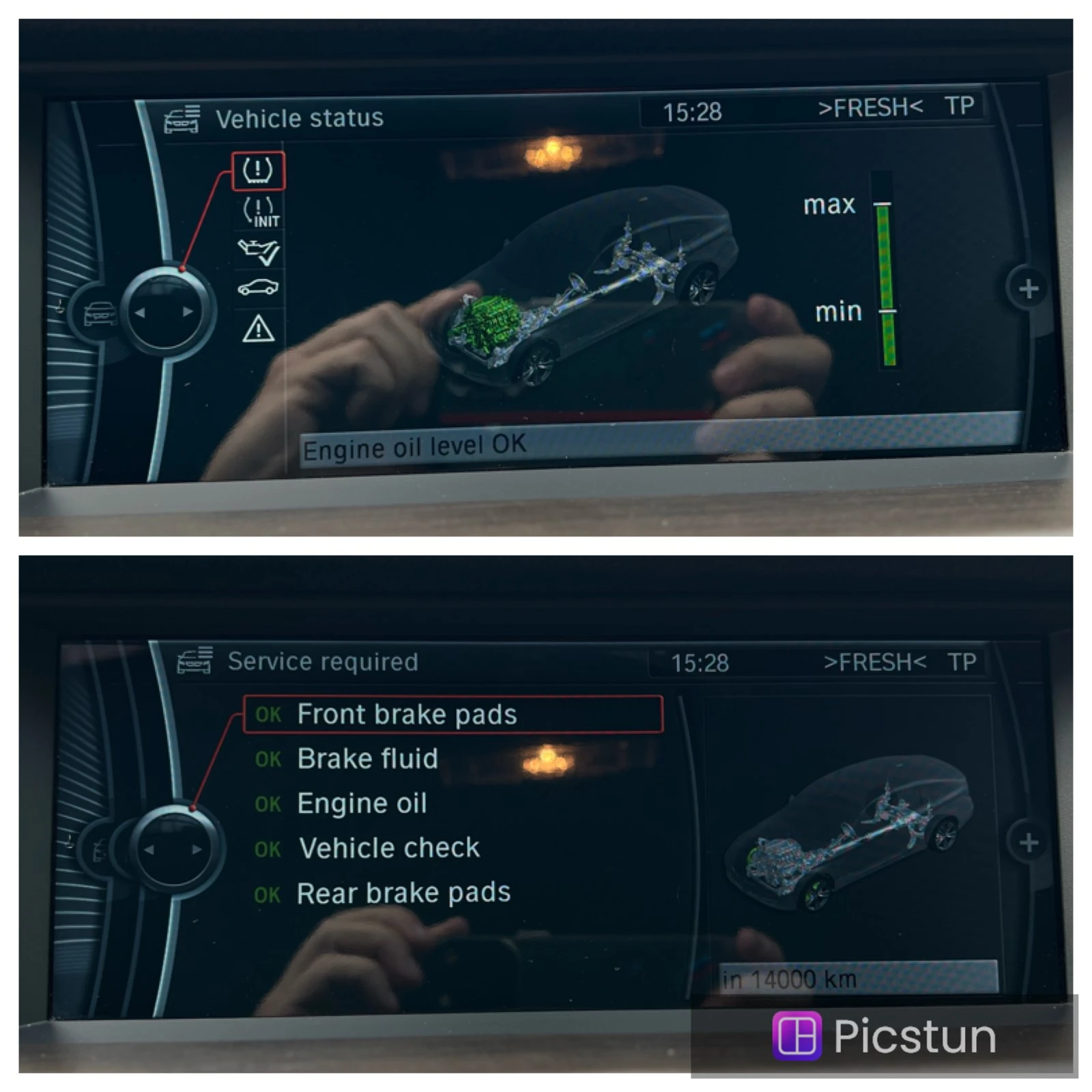Select the tire pressure monitor icon
This screenshot has width=1092, height=1092.
(x=258, y=170)
